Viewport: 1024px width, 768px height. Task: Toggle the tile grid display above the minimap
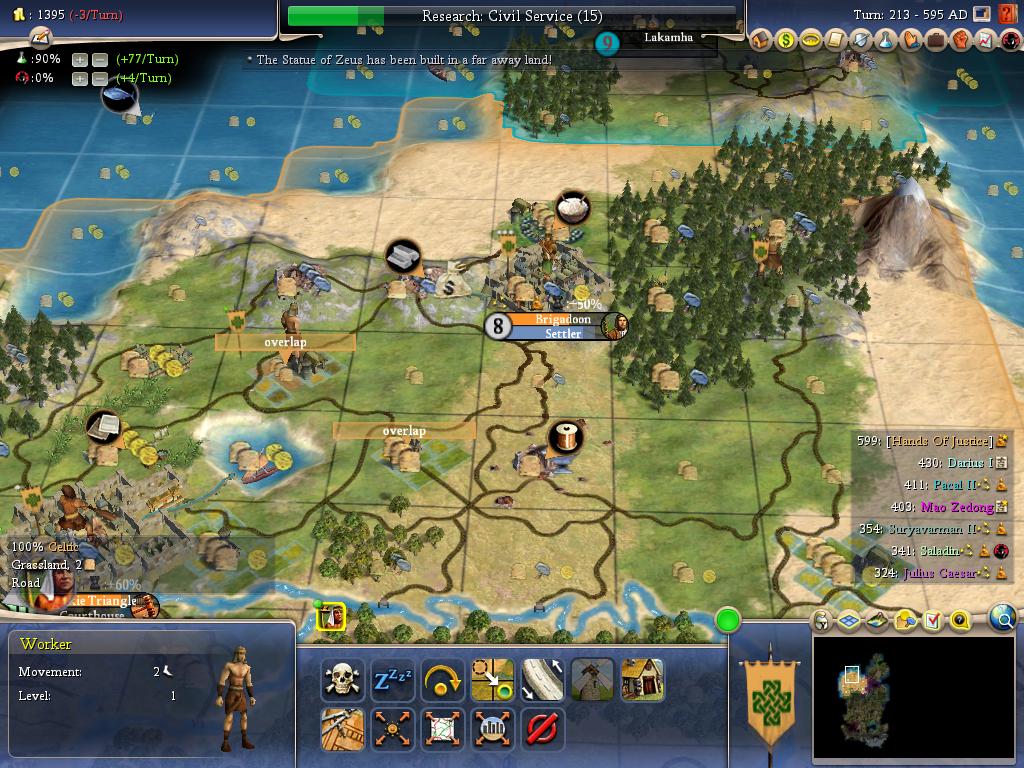[x=849, y=621]
